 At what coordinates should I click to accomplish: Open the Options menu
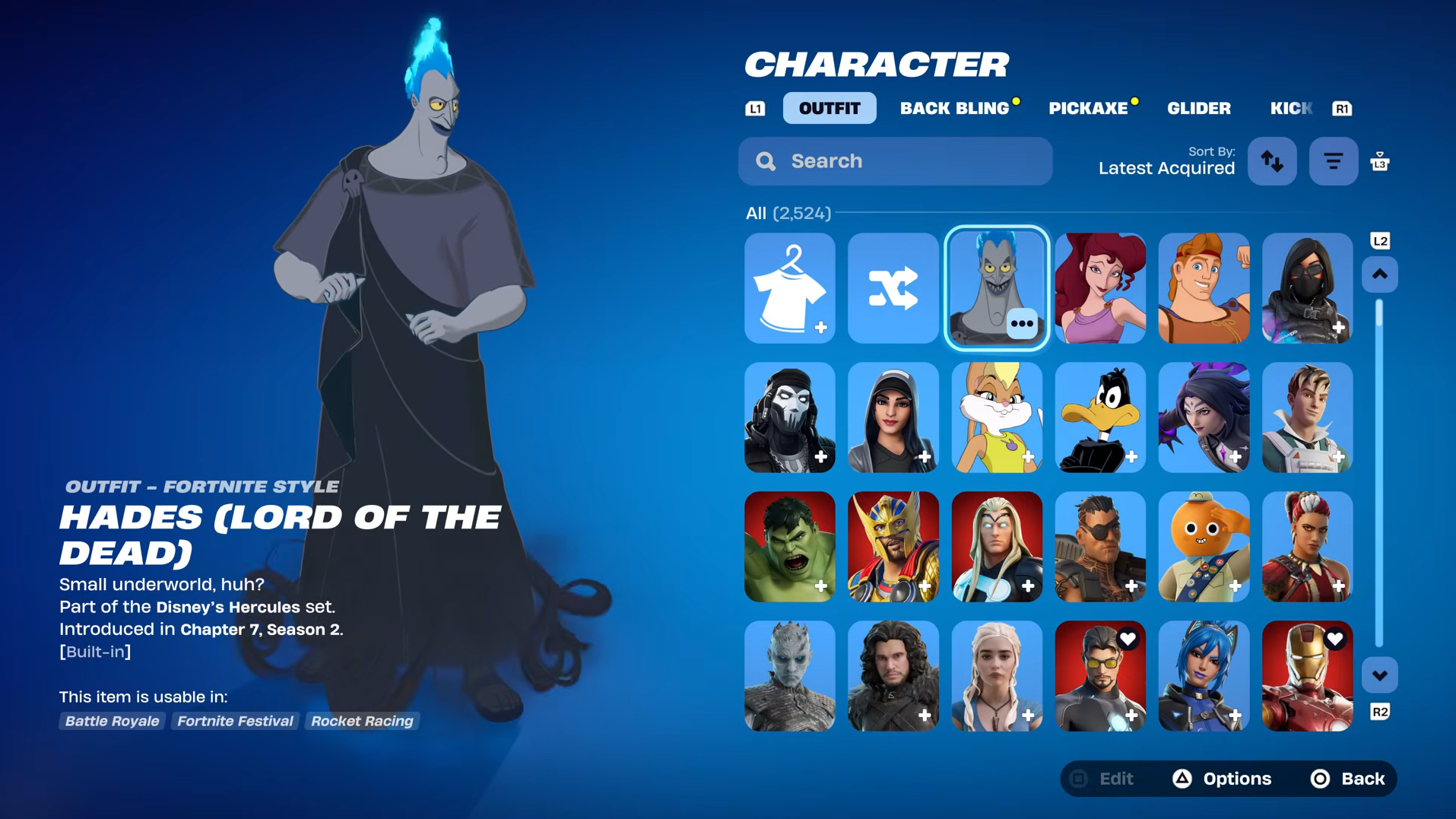(x=1223, y=779)
